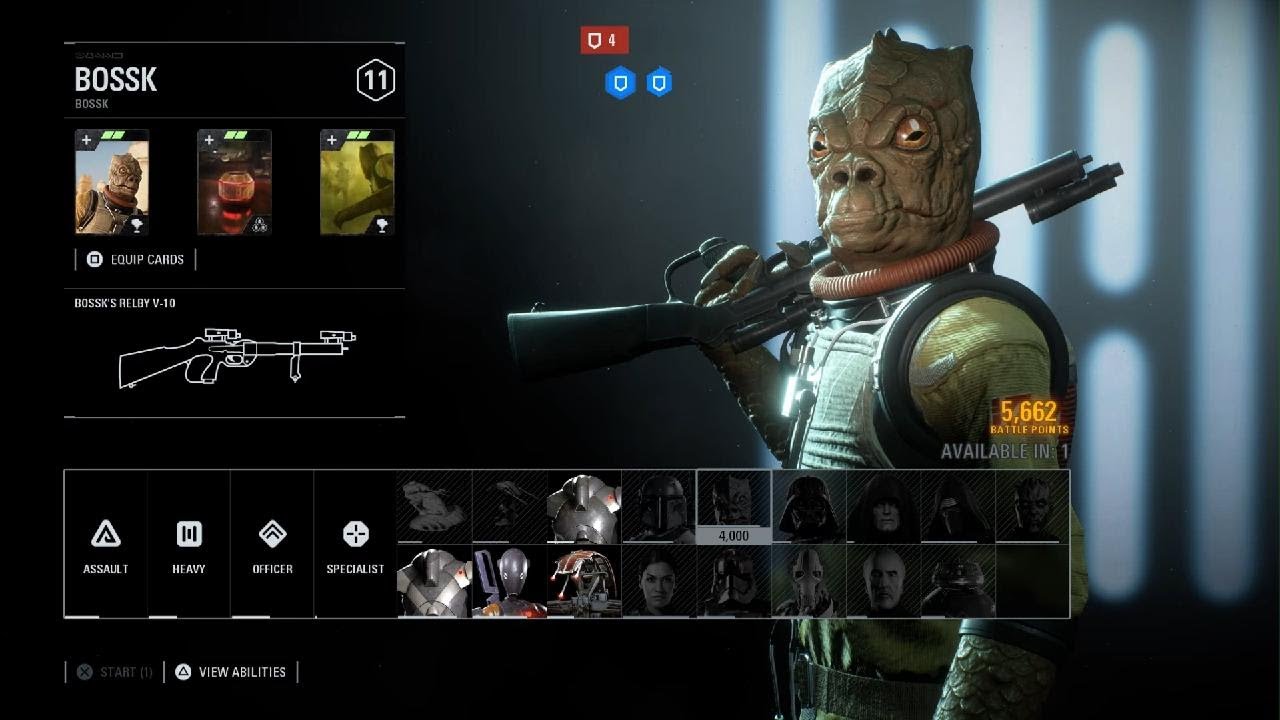Pick the Darth Vader hero portrait

point(808,507)
